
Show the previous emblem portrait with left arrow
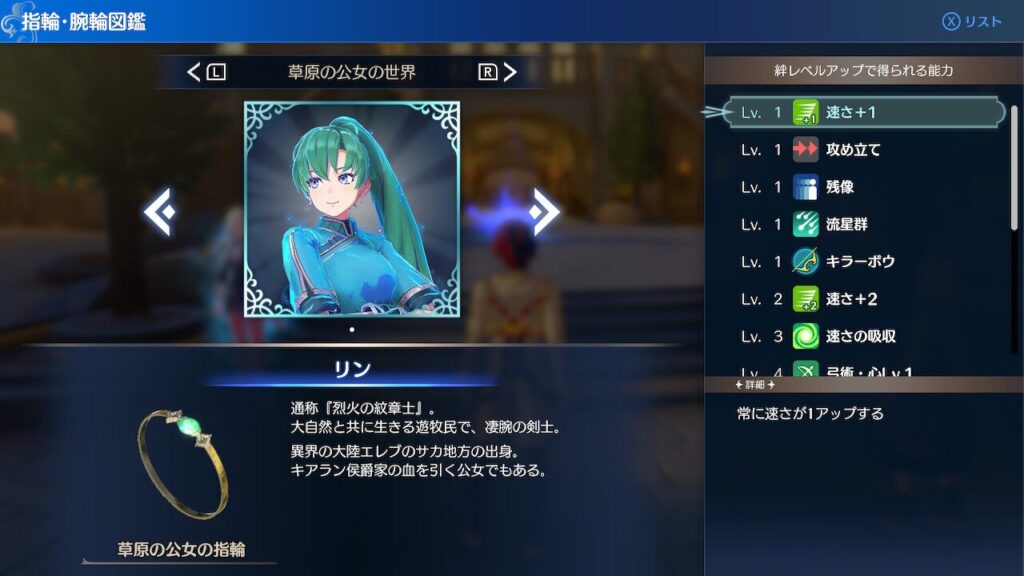[159, 211]
